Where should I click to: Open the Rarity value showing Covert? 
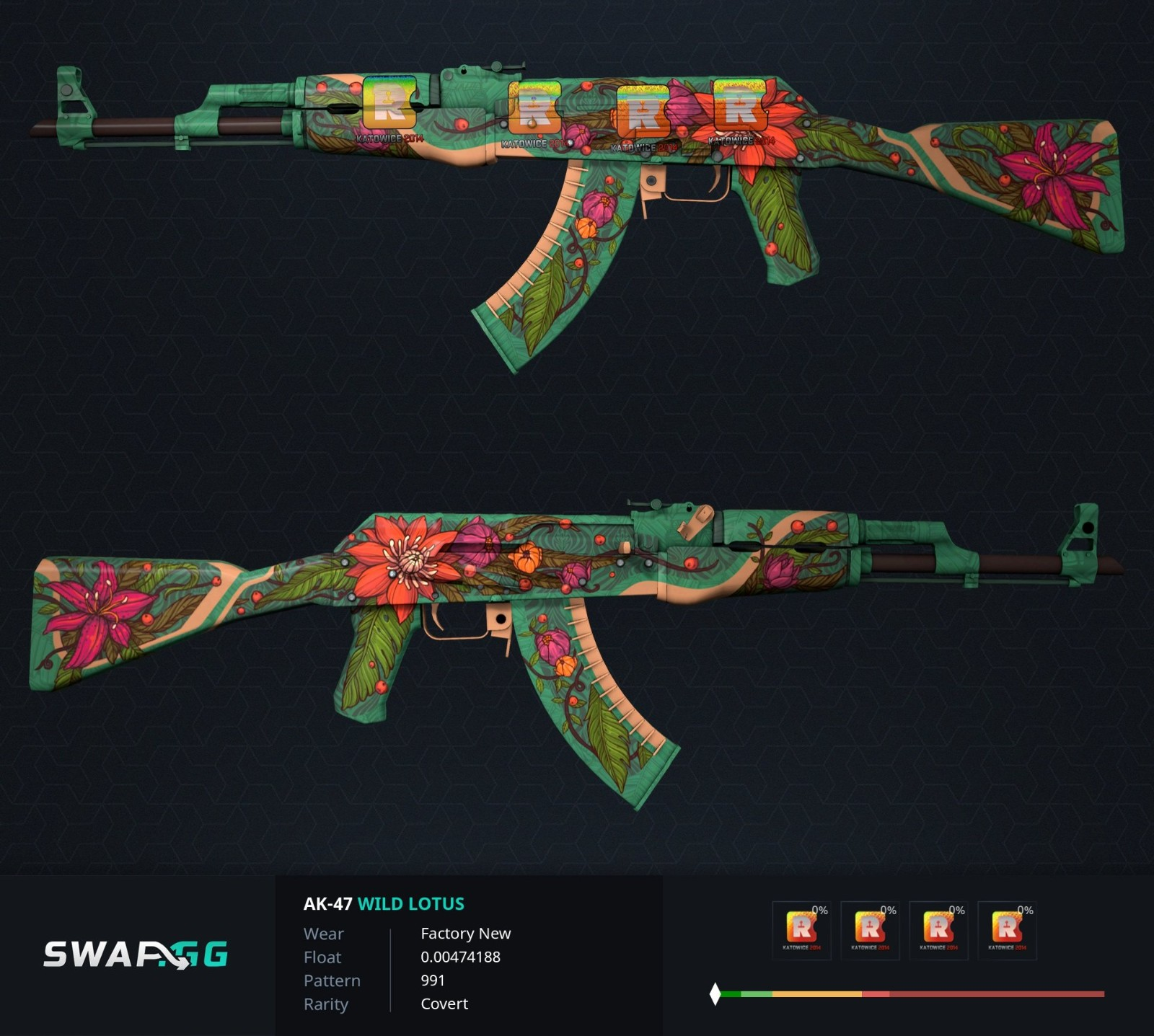444,1004
